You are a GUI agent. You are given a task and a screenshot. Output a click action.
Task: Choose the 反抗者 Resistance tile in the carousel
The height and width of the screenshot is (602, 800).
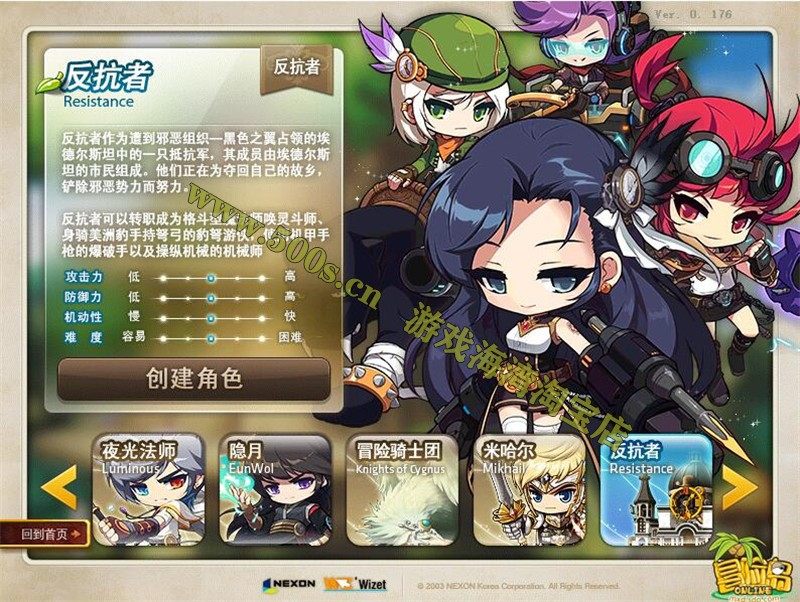pyautogui.click(x=655, y=490)
